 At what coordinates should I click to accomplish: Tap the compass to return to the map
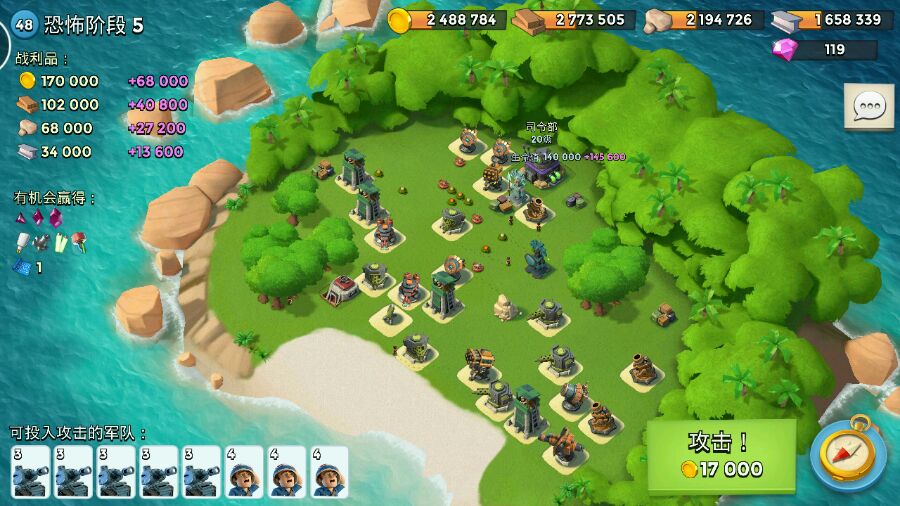tap(848, 455)
